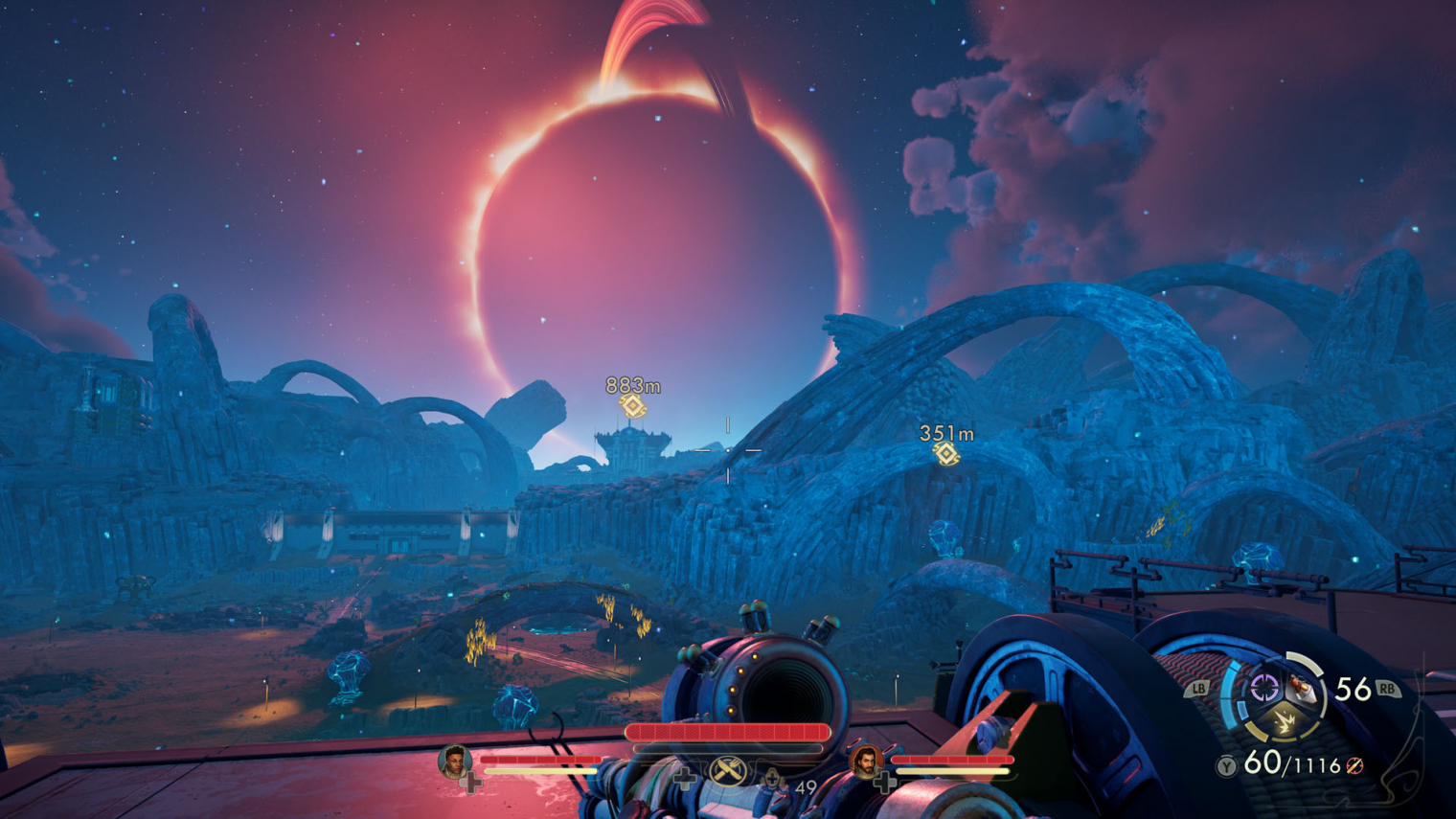Image resolution: width=1456 pixels, height=819 pixels.
Task: Select the 351m objective waypoint marker
Action: (x=946, y=454)
